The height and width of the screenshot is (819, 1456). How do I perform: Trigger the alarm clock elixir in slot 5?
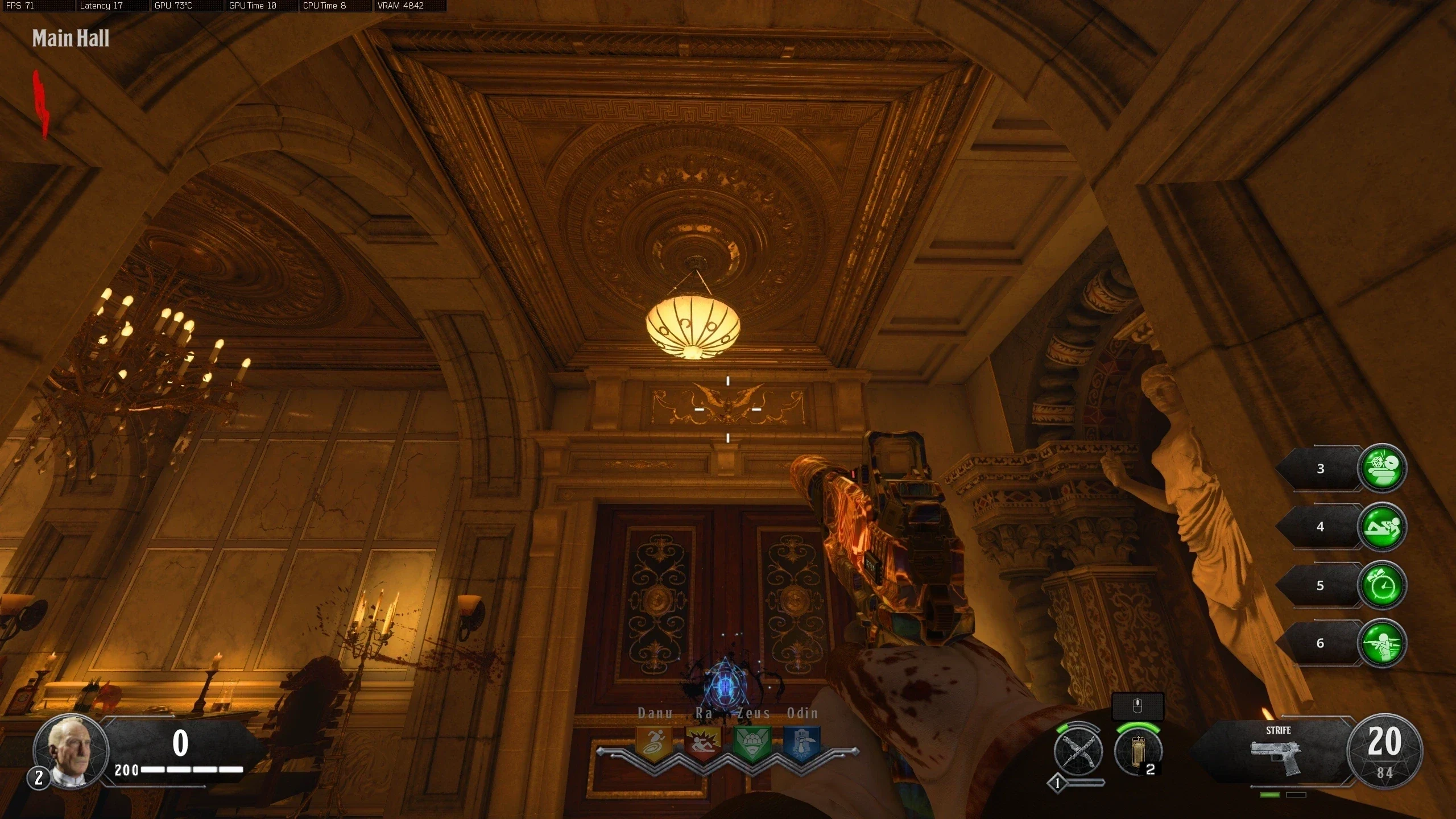coord(1381,585)
